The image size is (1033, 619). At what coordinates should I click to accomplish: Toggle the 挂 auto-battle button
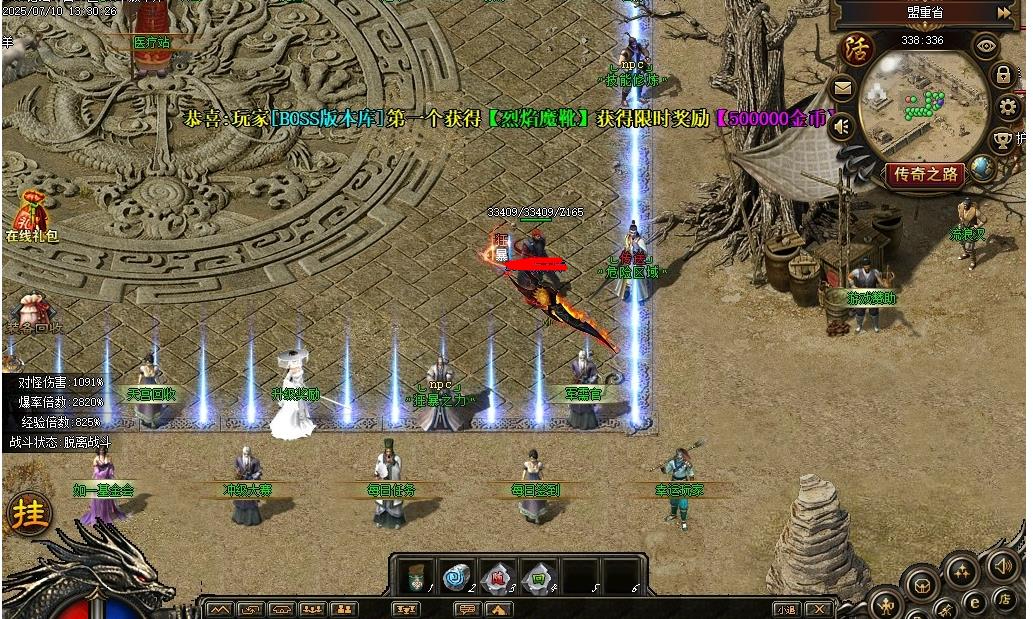click(29, 514)
